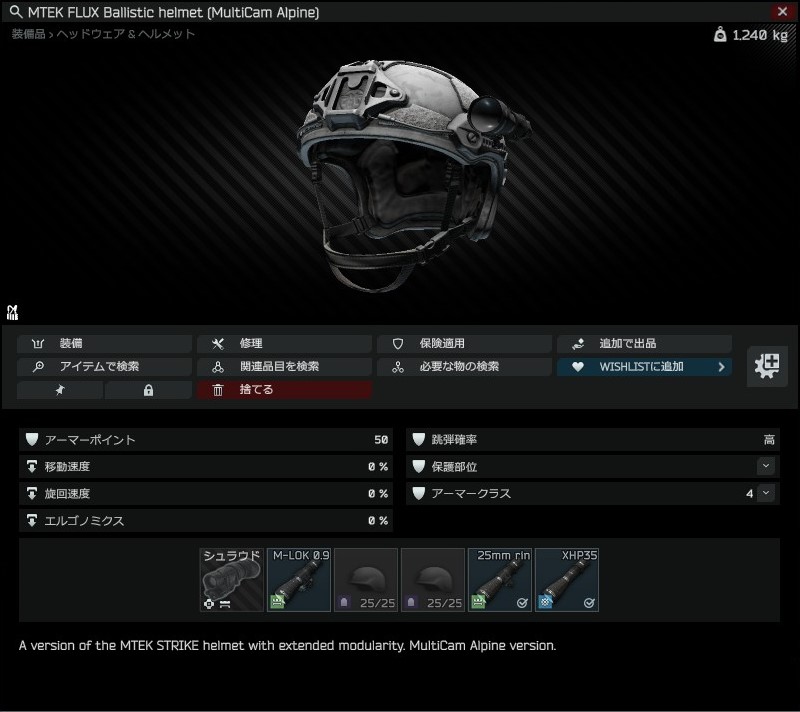Viewport: 800px width, 712px height.
Task: Open 必要な物の検索 required search
Action: 464,366
